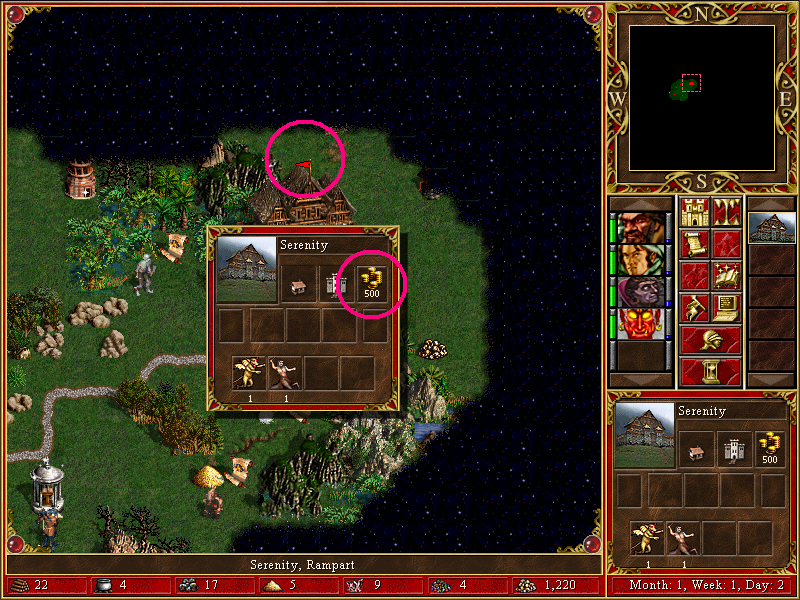Viewport: 800px width, 600px height.
Task: Open the Kingdom Overview castle button
Action: (x=694, y=212)
